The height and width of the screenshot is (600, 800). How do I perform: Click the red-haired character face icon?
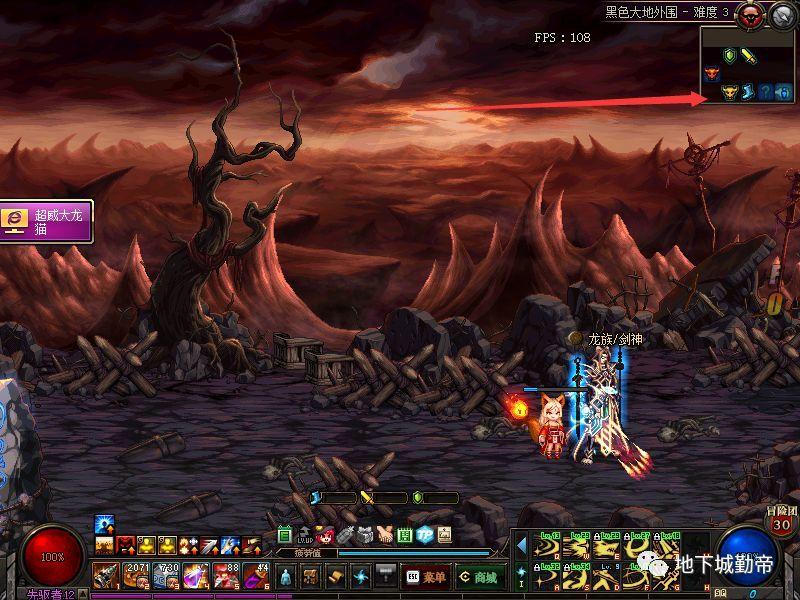click(x=324, y=535)
